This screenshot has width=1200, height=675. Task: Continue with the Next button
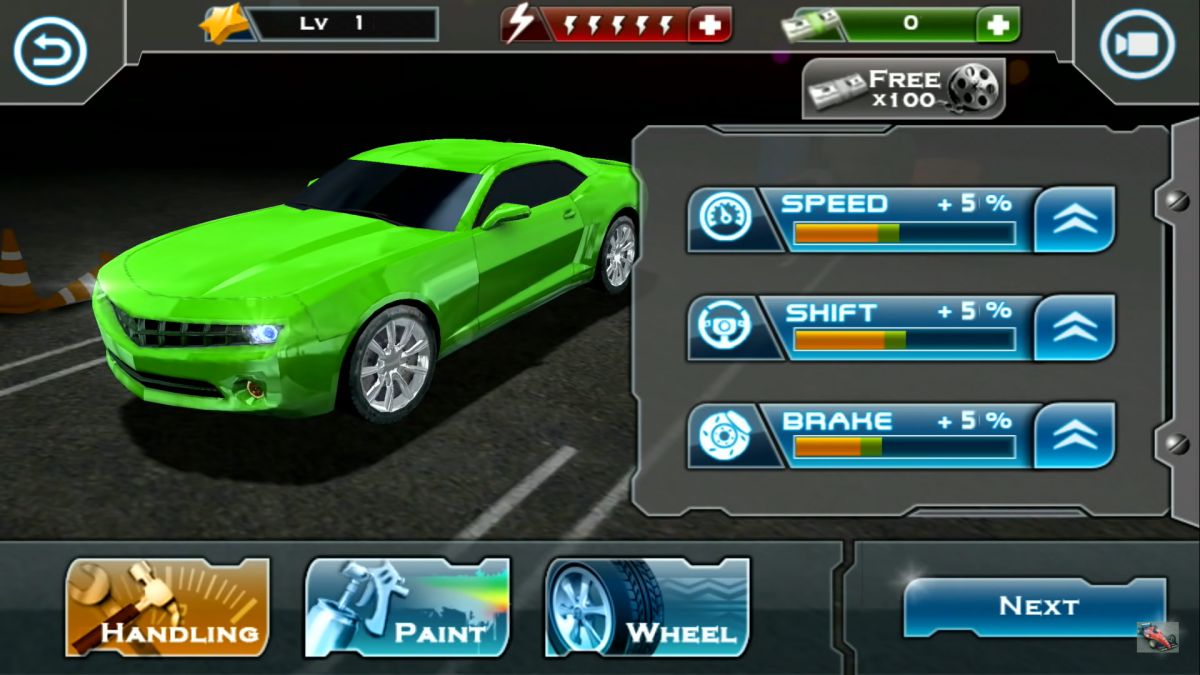point(1035,606)
